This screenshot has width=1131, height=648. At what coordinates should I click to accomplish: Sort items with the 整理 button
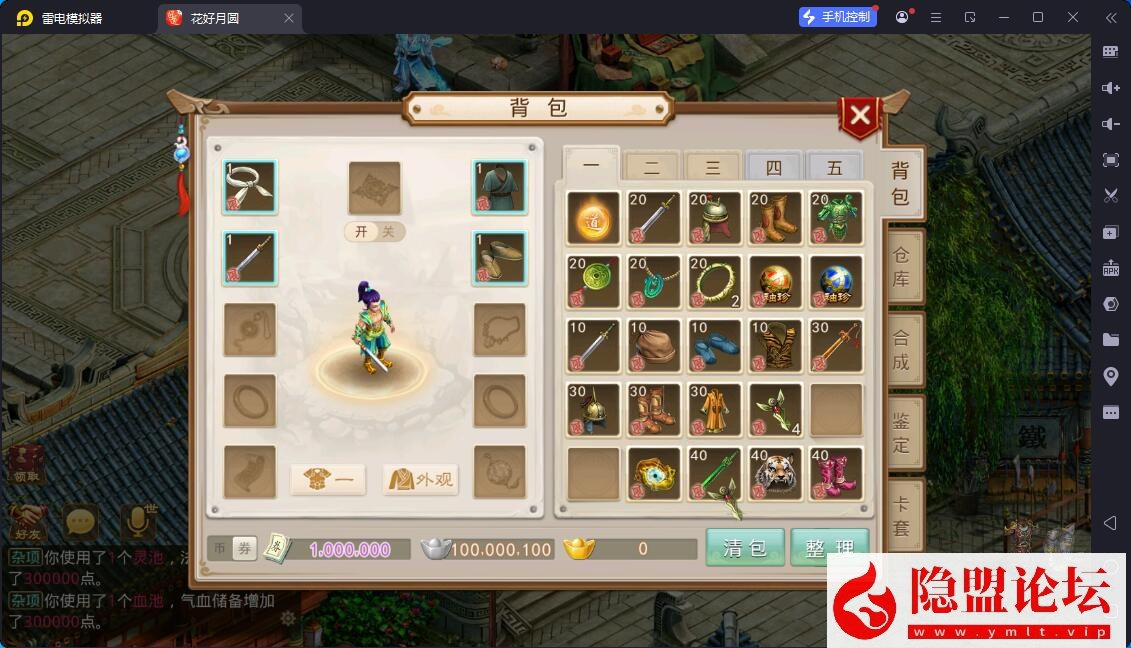(x=829, y=548)
